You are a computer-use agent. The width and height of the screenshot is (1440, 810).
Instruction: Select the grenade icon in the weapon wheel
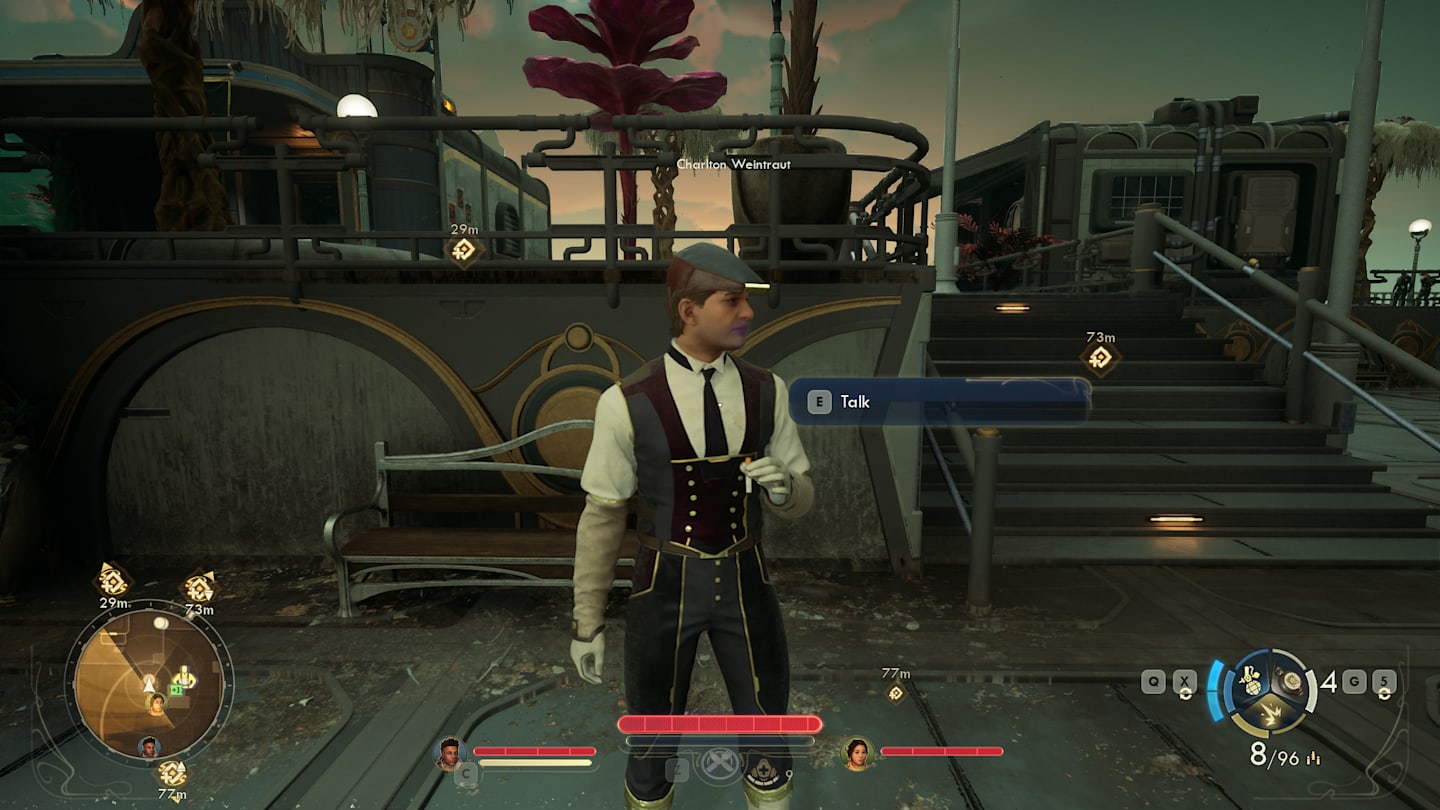(1252, 682)
